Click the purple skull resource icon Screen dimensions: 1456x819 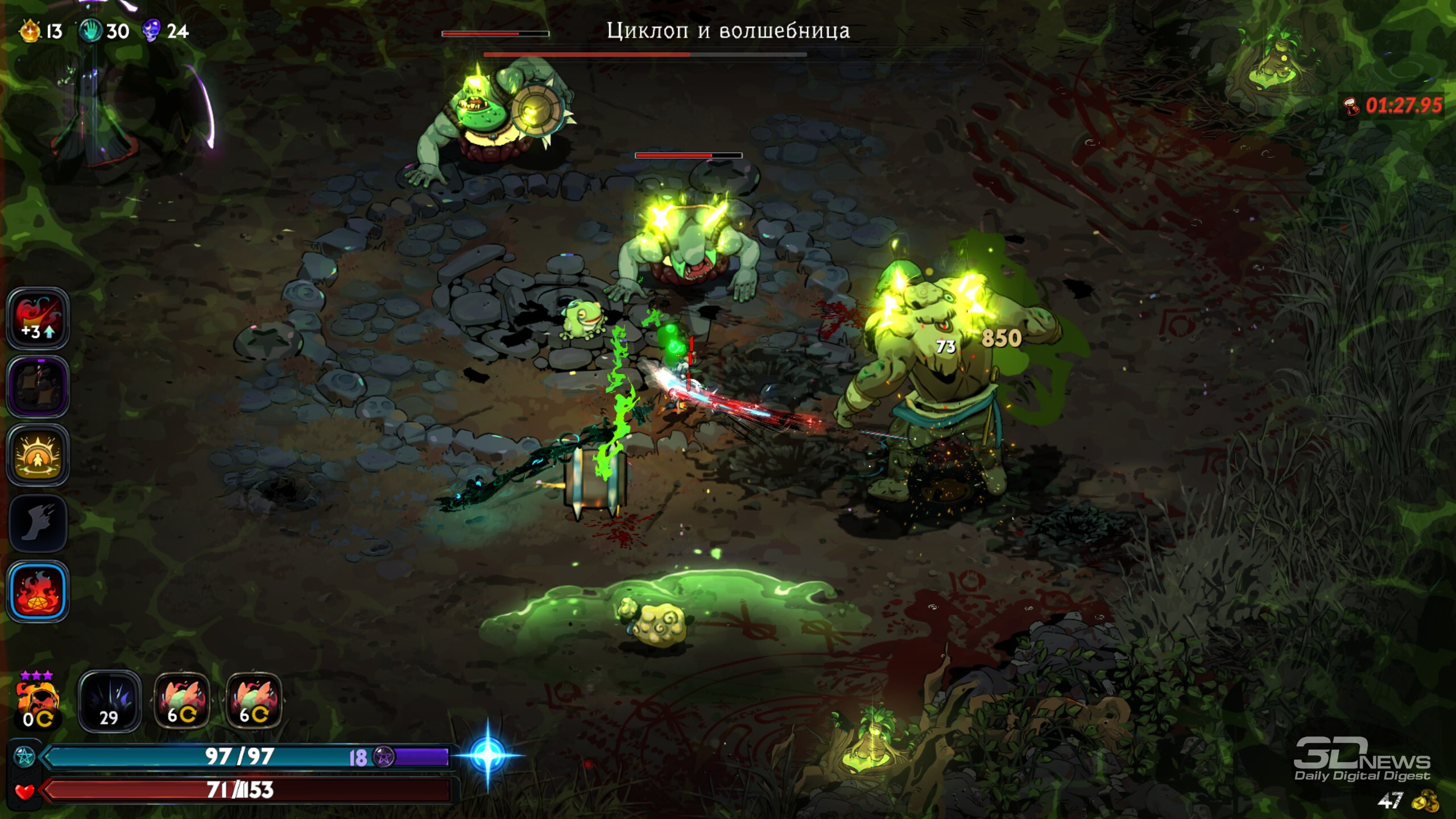pos(151,31)
